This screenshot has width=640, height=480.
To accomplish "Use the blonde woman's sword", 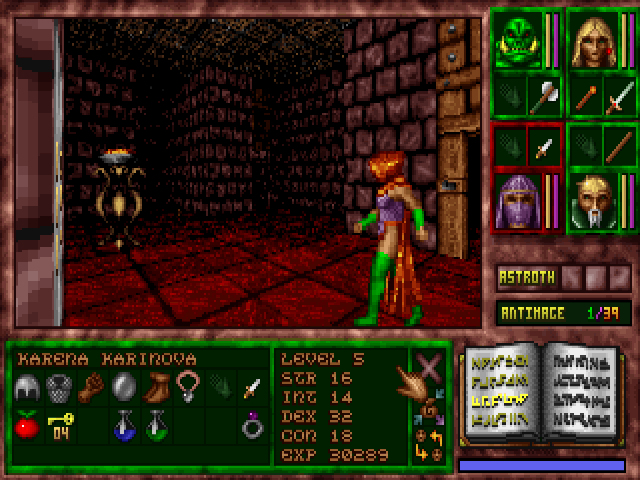I will 619,97.
